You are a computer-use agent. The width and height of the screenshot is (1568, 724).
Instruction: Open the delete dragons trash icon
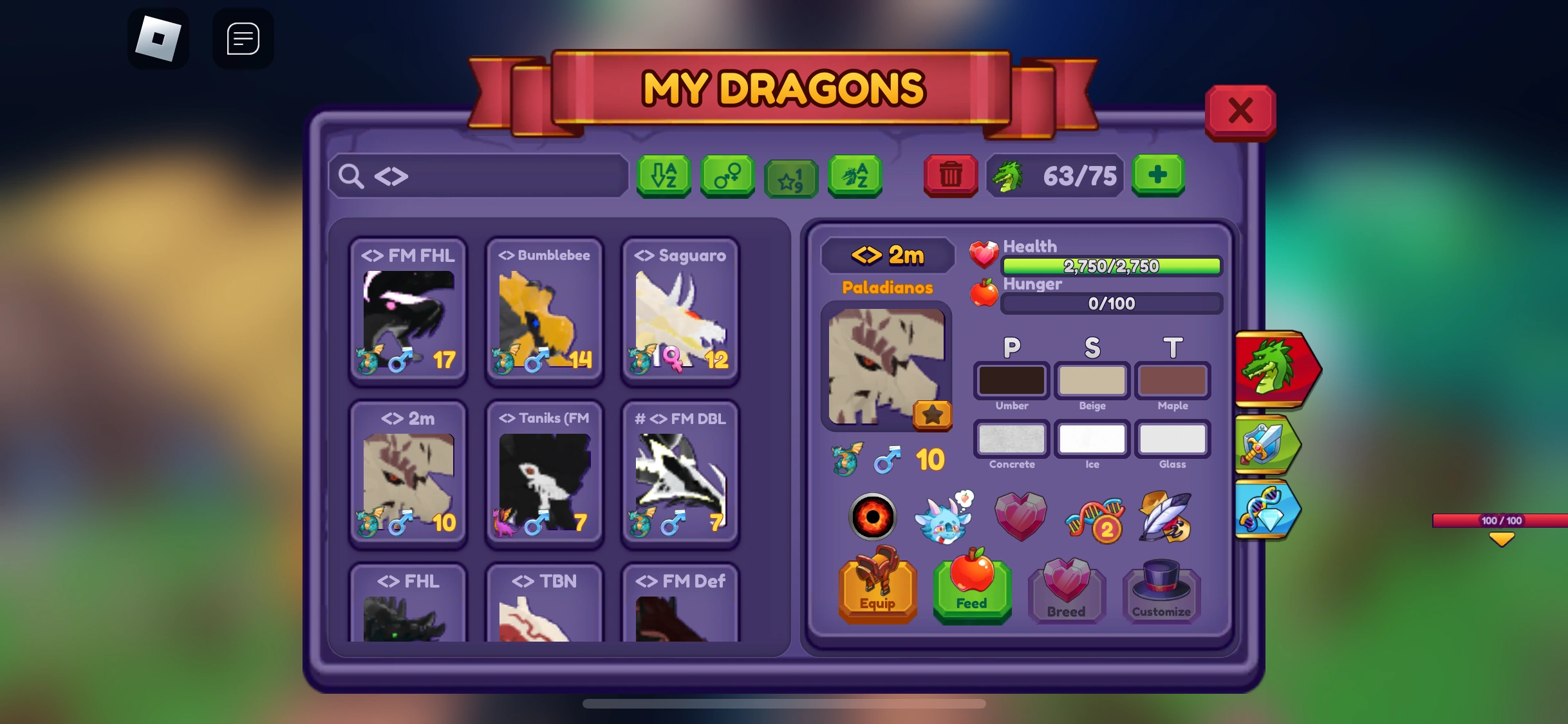click(950, 175)
